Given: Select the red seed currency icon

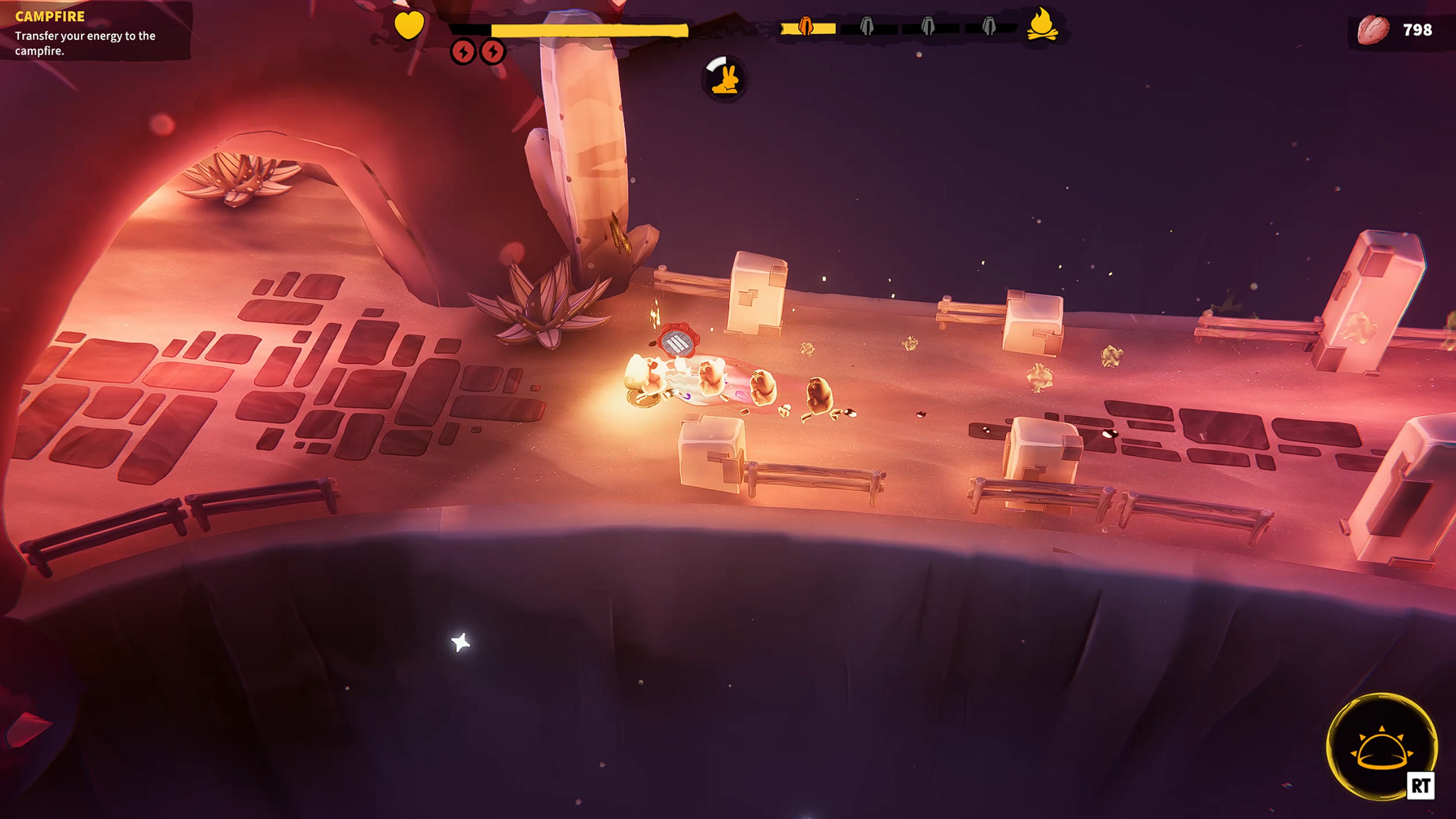Looking at the screenshot, I should (x=1372, y=30).
